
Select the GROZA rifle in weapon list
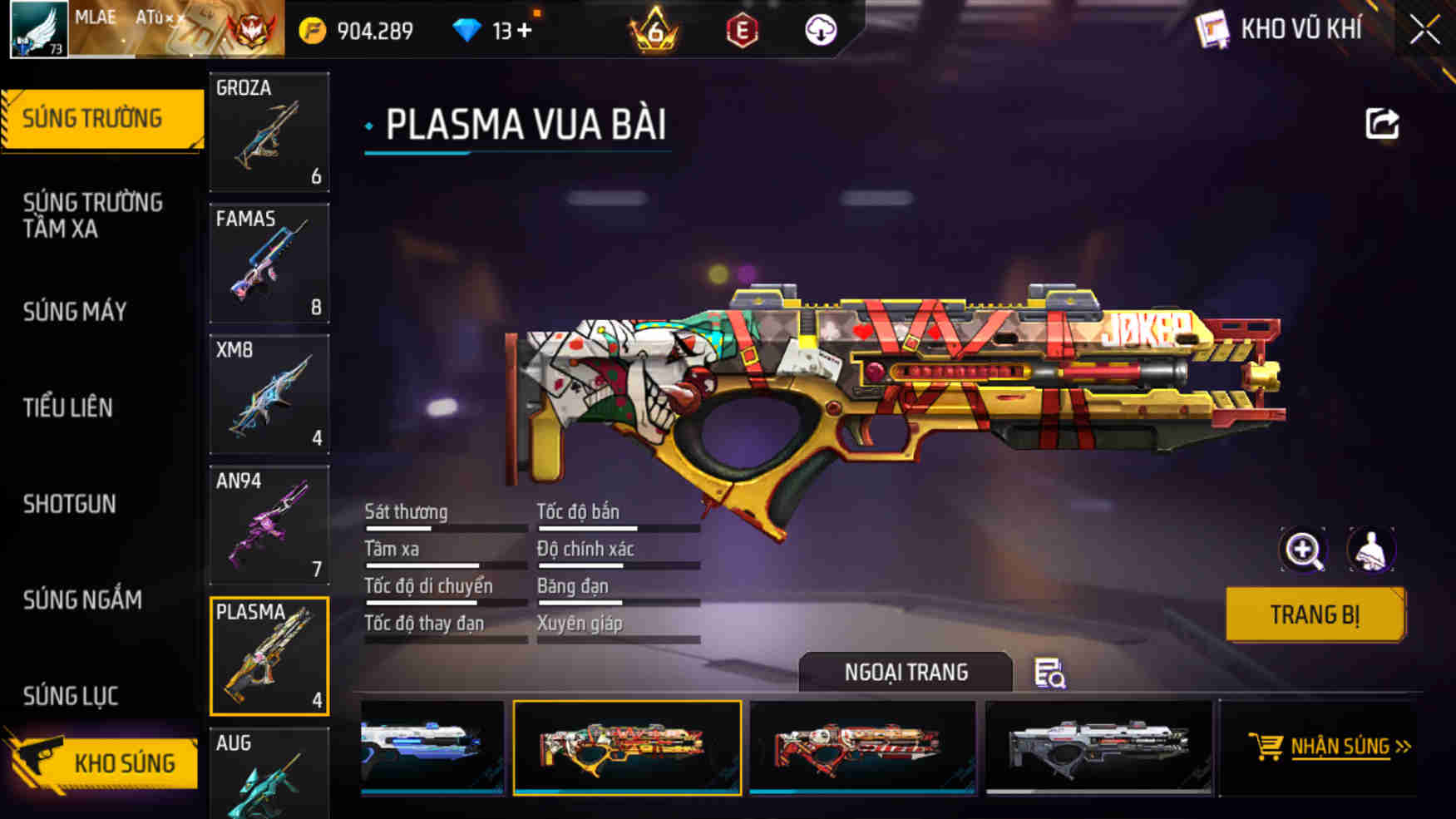point(269,133)
